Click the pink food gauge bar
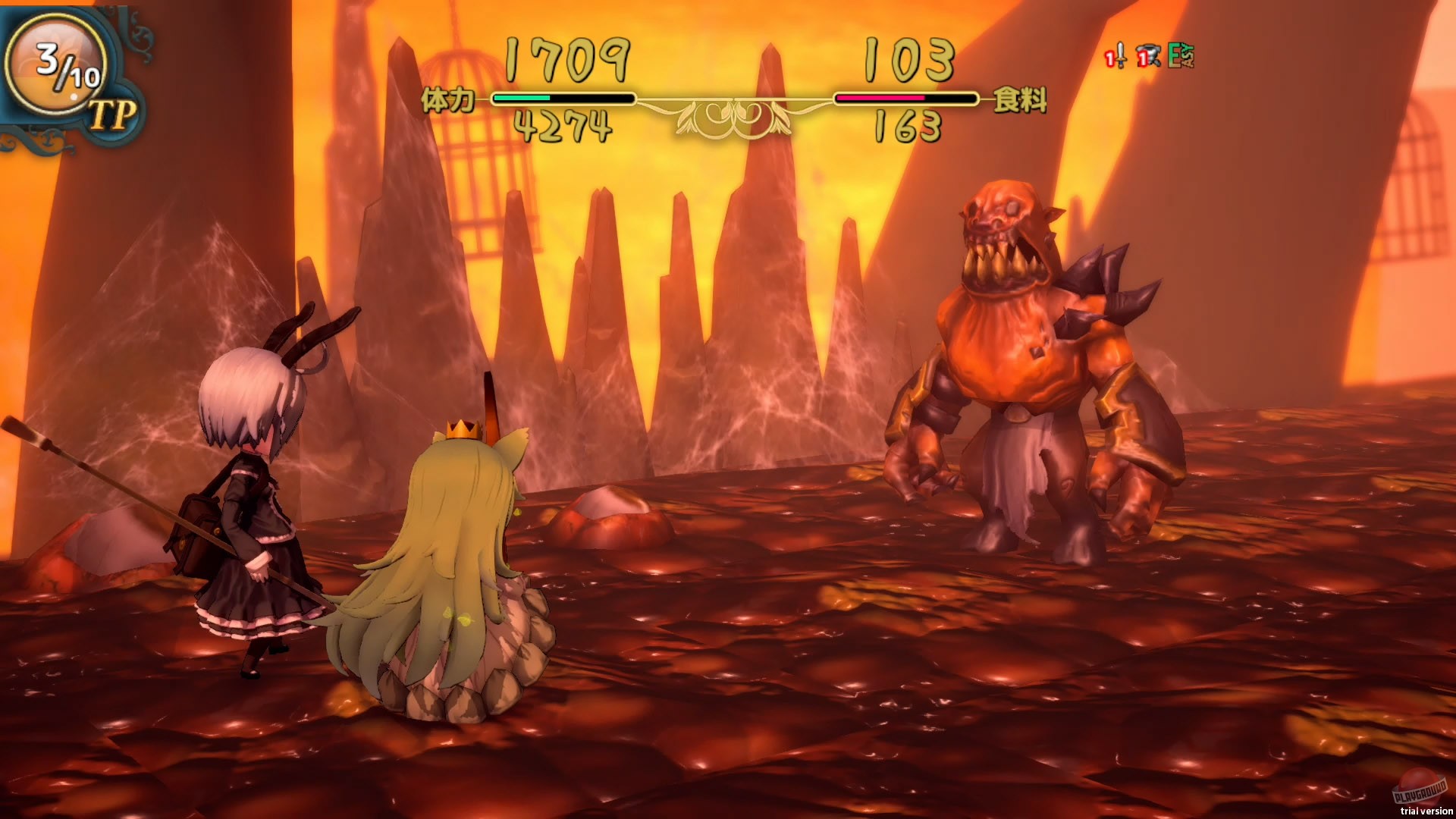The image size is (1456, 819). coord(880,99)
